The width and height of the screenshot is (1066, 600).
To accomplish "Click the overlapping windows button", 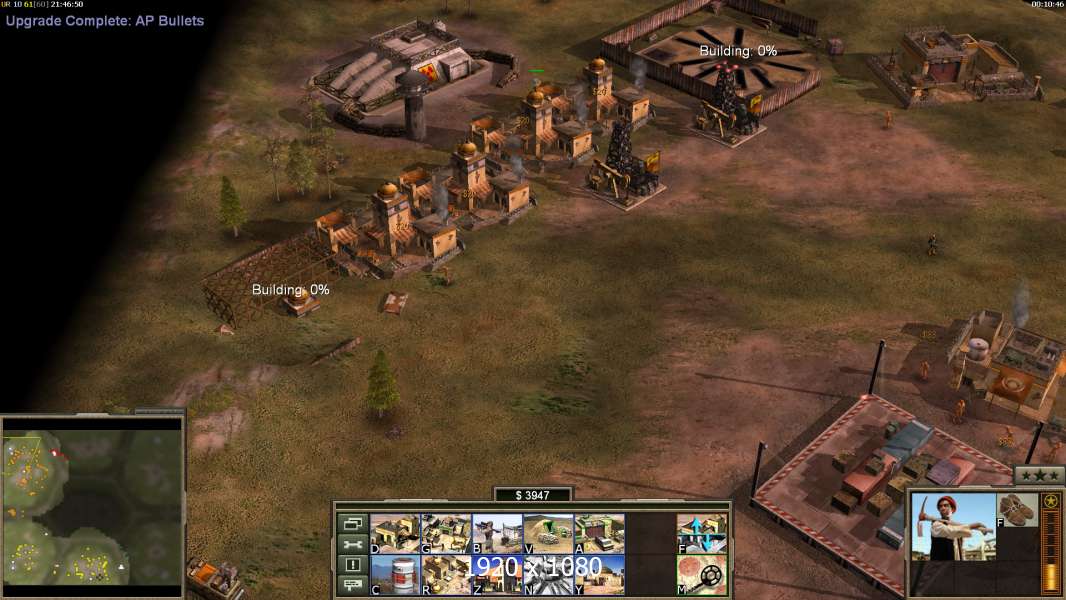I will [351, 523].
